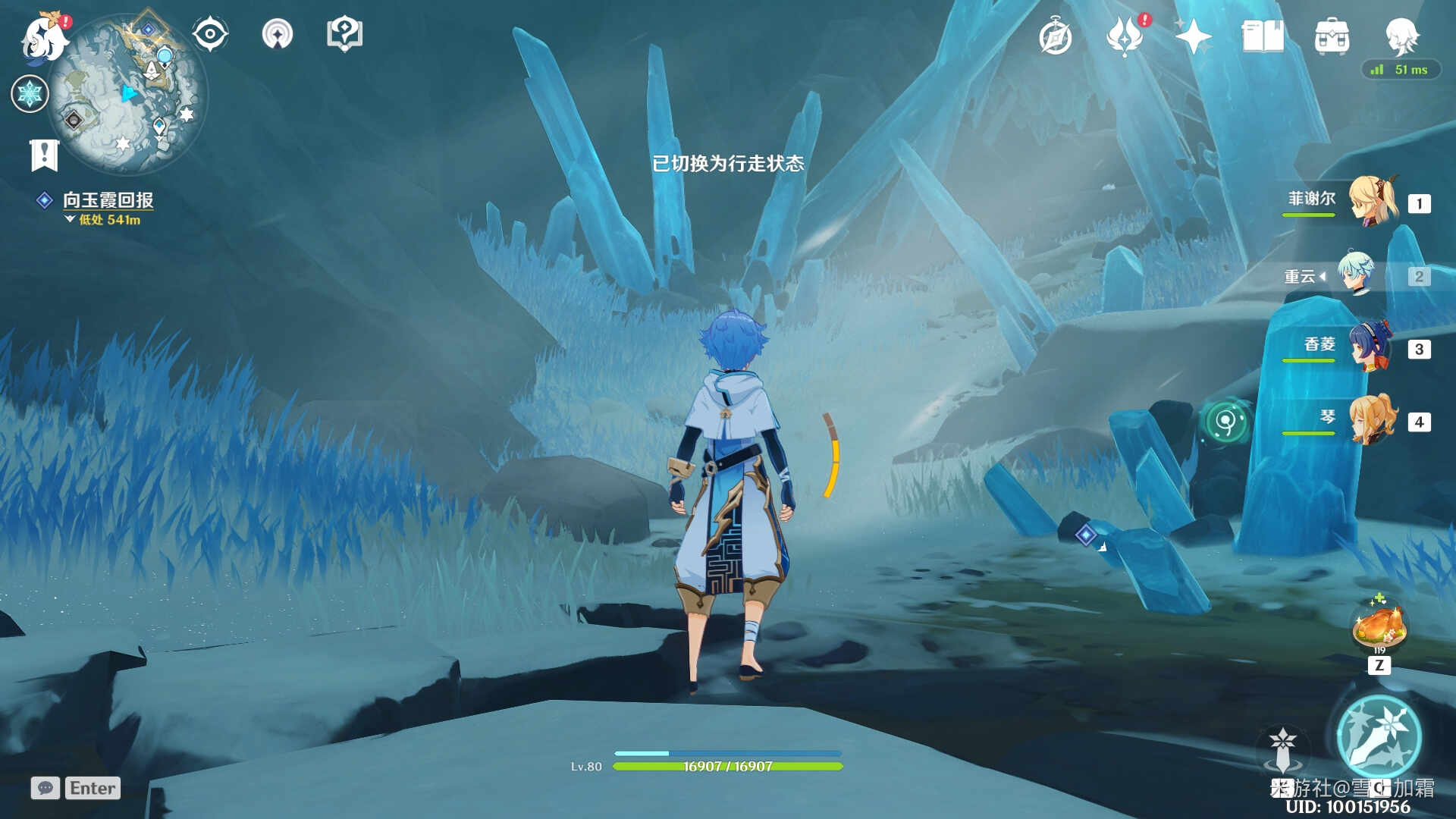The width and height of the screenshot is (1456, 819).
Task: Open the quest log exclamation banner
Action: (44, 155)
